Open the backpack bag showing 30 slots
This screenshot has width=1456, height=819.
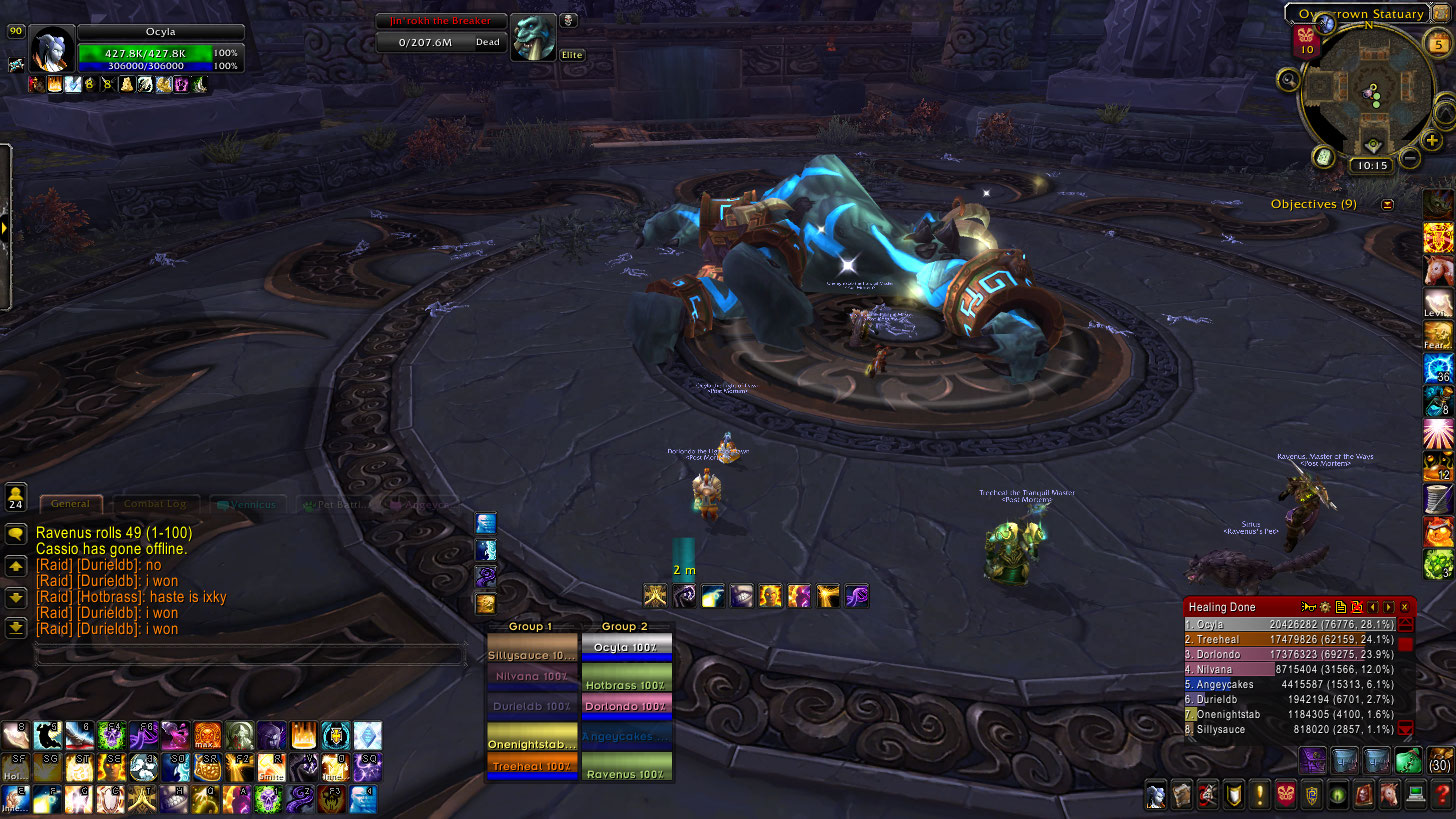click(x=1440, y=762)
